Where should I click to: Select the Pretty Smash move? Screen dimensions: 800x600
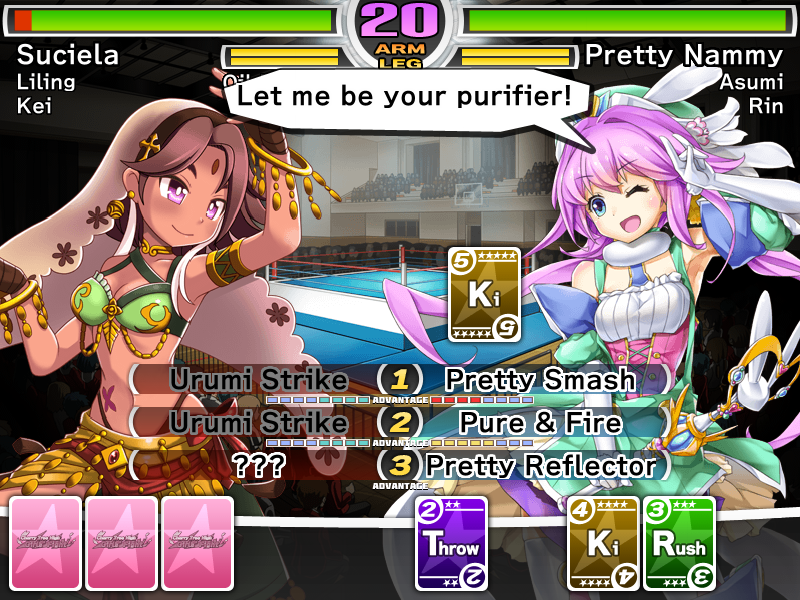click(540, 380)
